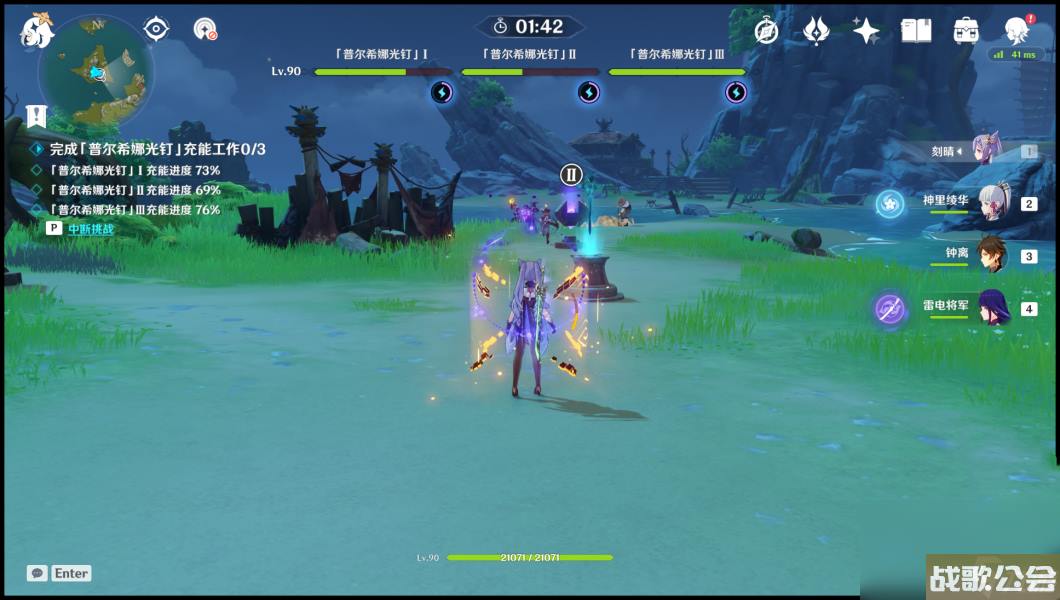This screenshot has height=600, width=1060.
Task: Open the compass icon in the top bar
Action: coord(767,30)
